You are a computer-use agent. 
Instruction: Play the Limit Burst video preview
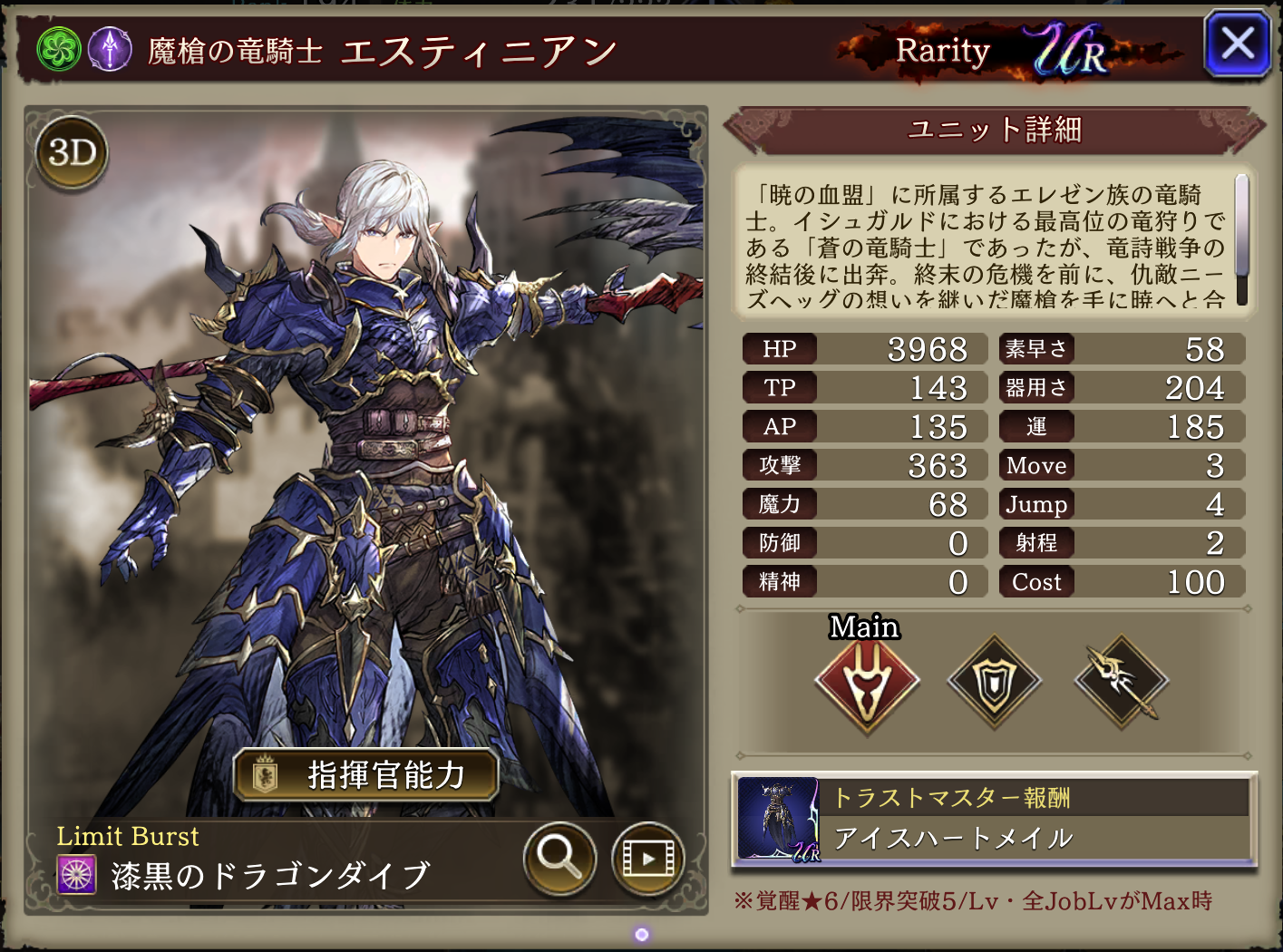pyautogui.click(x=647, y=857)
